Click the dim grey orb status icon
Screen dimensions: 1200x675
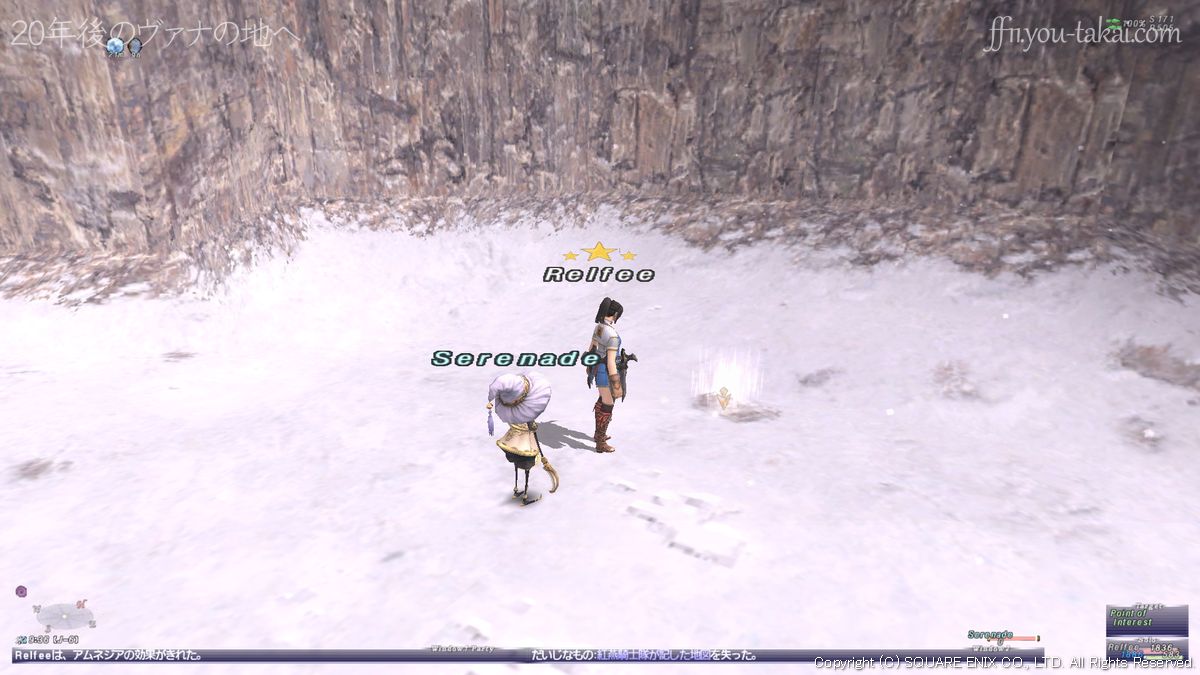click(x=134, y=46)
